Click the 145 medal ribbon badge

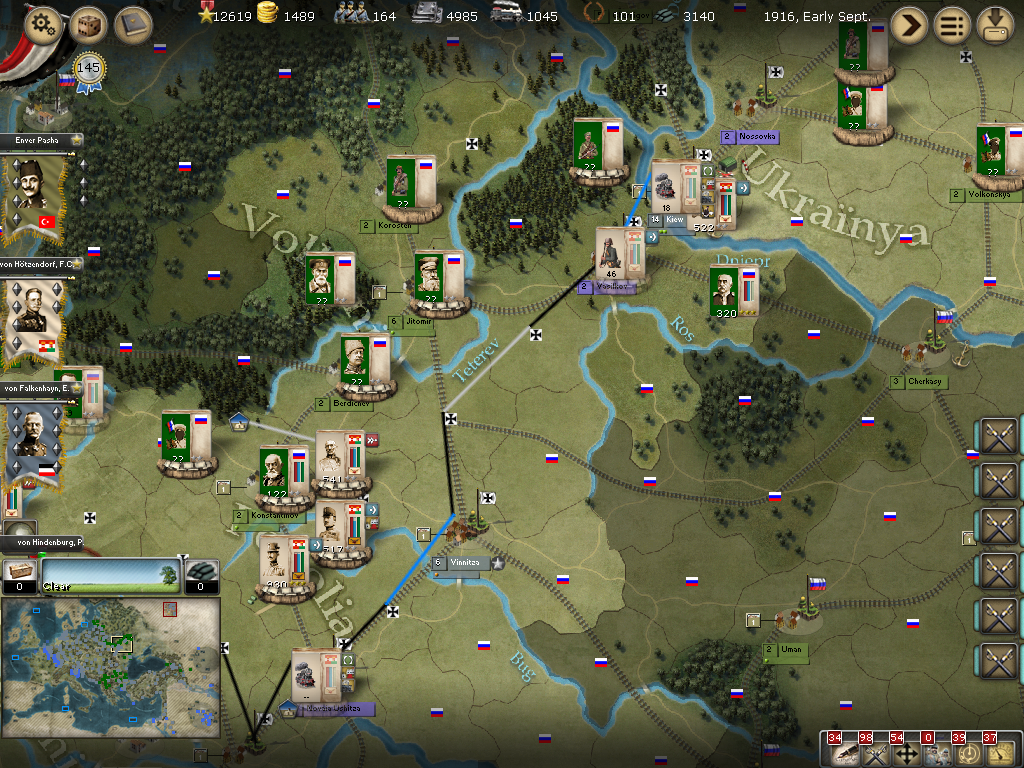[90, 71]
